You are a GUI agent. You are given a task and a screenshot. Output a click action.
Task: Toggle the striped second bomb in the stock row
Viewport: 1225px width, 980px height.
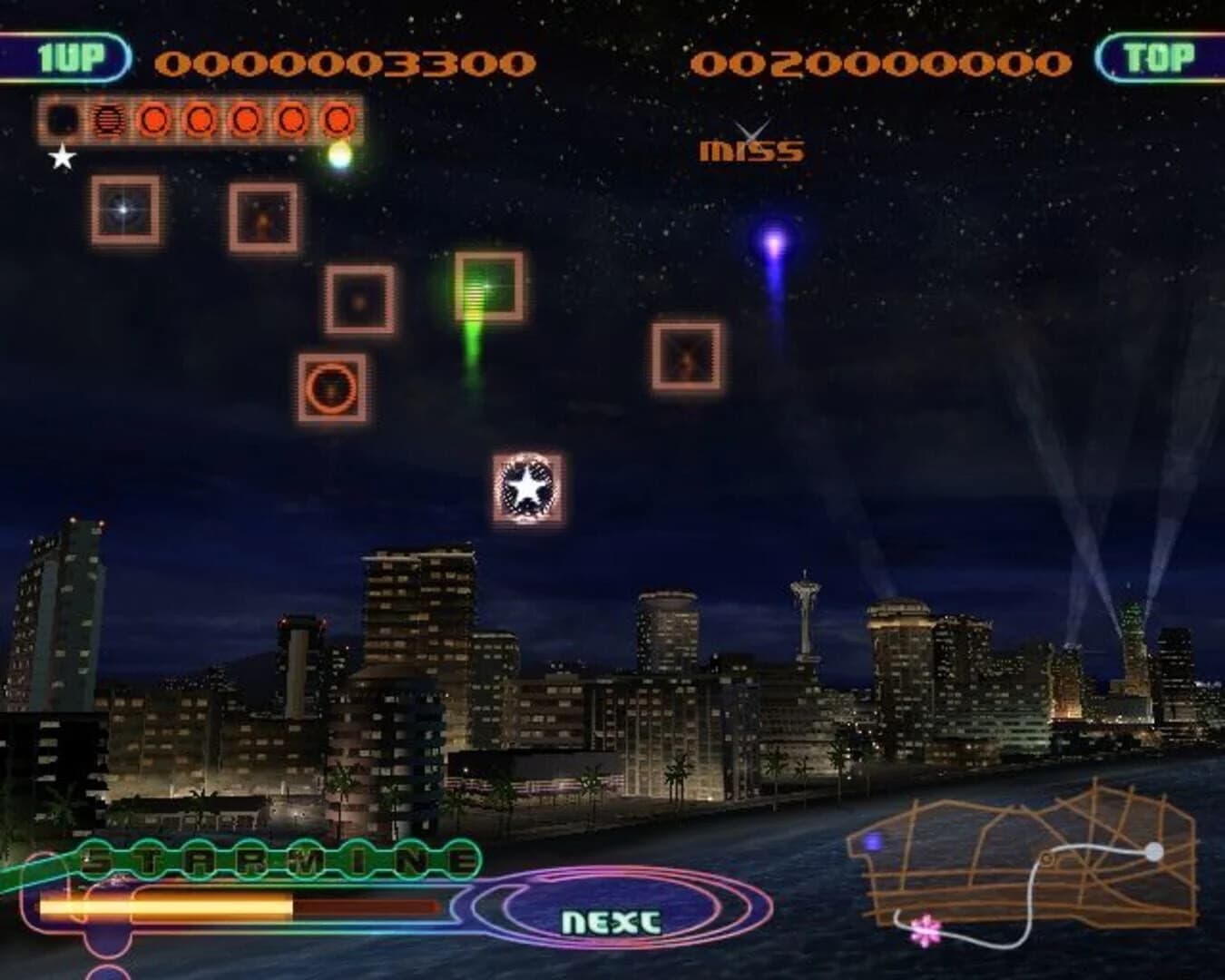point(108,119)
